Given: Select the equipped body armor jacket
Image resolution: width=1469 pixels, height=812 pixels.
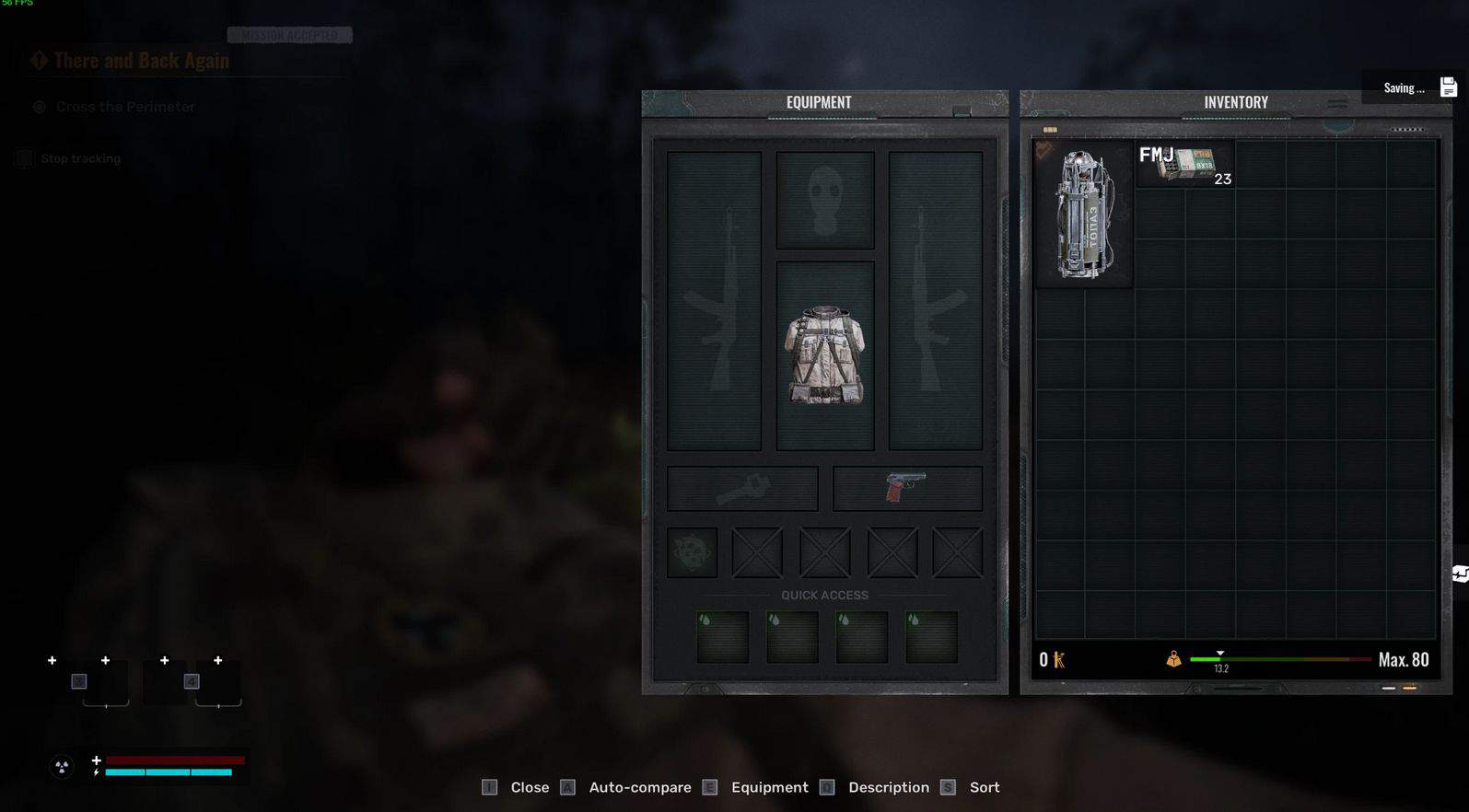Looking at the screenshot, I should pos(824,355).
